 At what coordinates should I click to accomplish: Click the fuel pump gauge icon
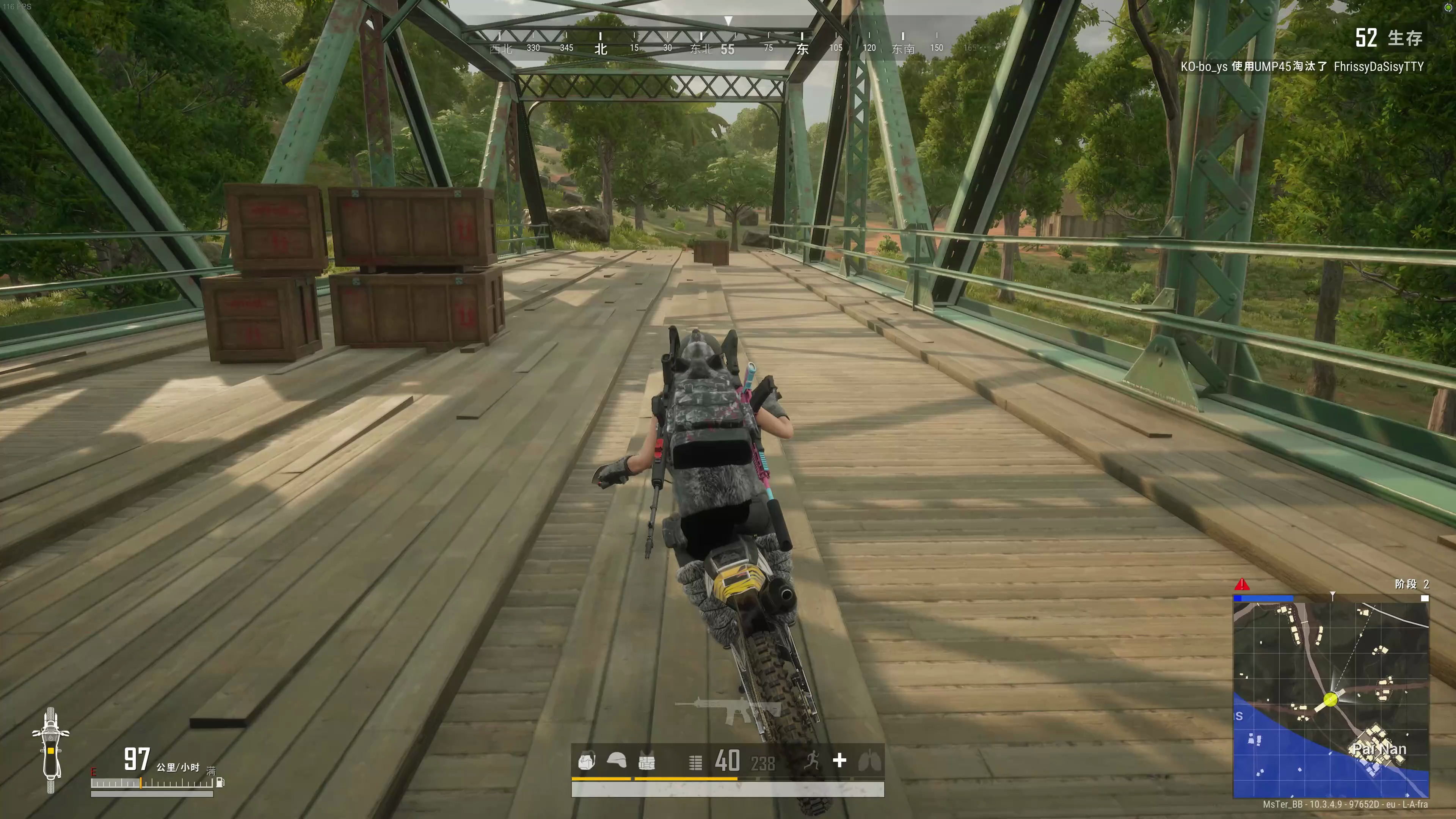coord(220,782)
